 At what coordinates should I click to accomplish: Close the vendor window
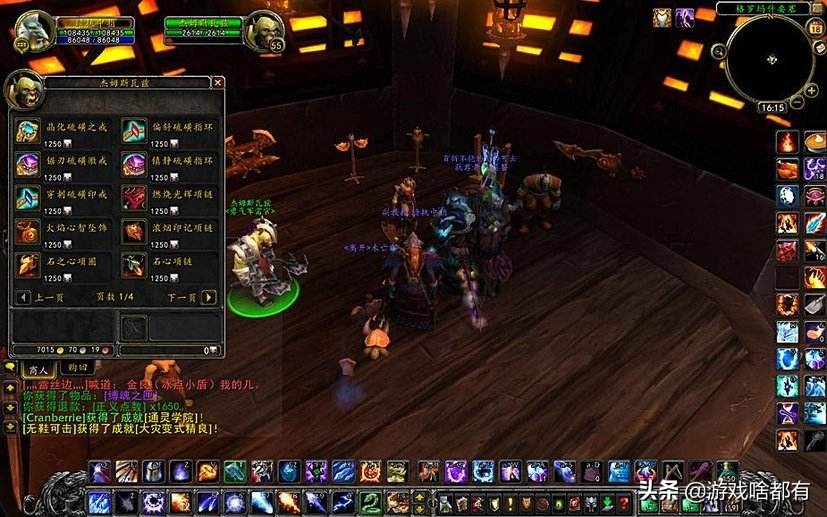(218, 83)
